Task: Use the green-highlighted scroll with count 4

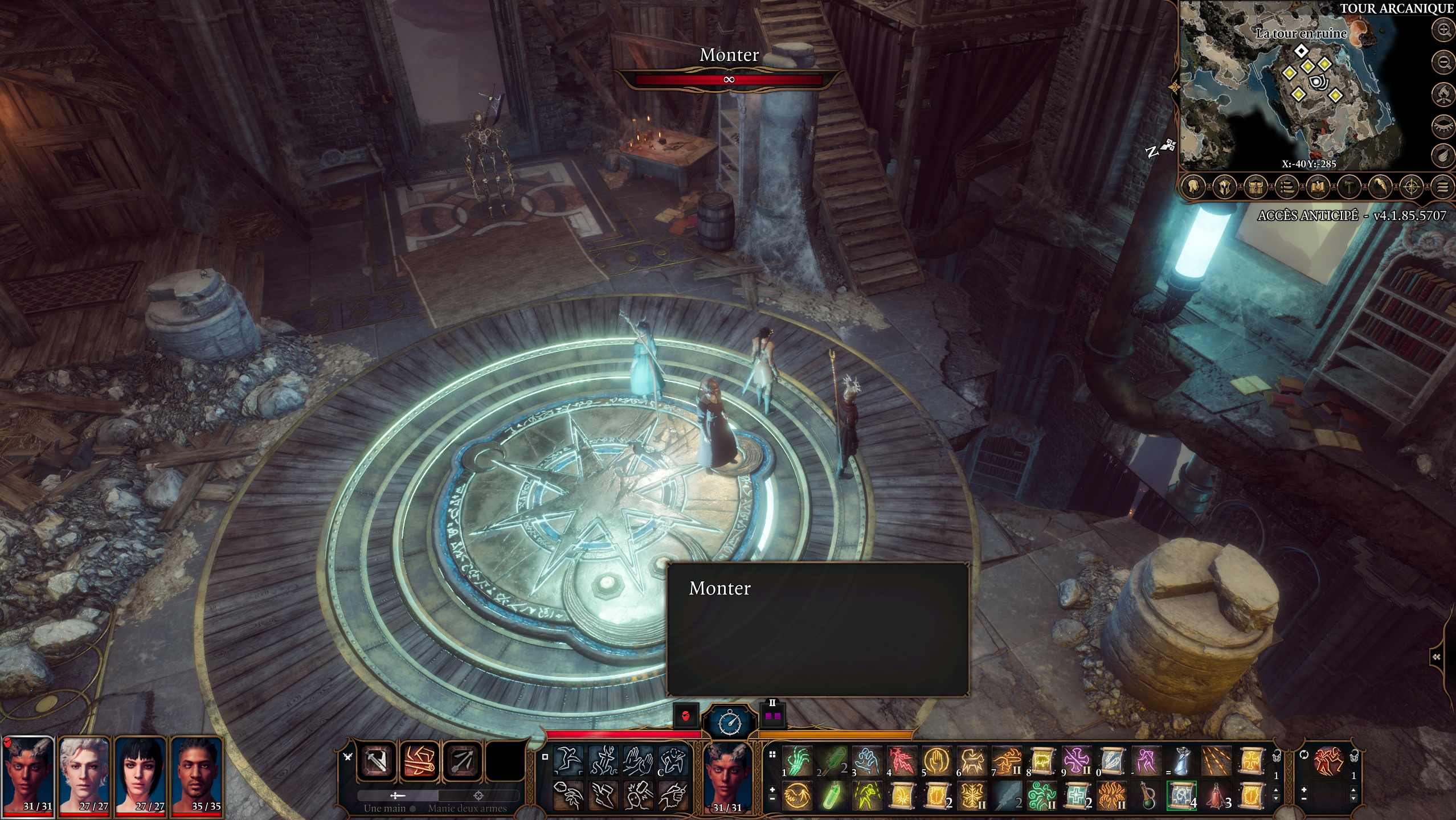Action: (x=1181, y=795)
